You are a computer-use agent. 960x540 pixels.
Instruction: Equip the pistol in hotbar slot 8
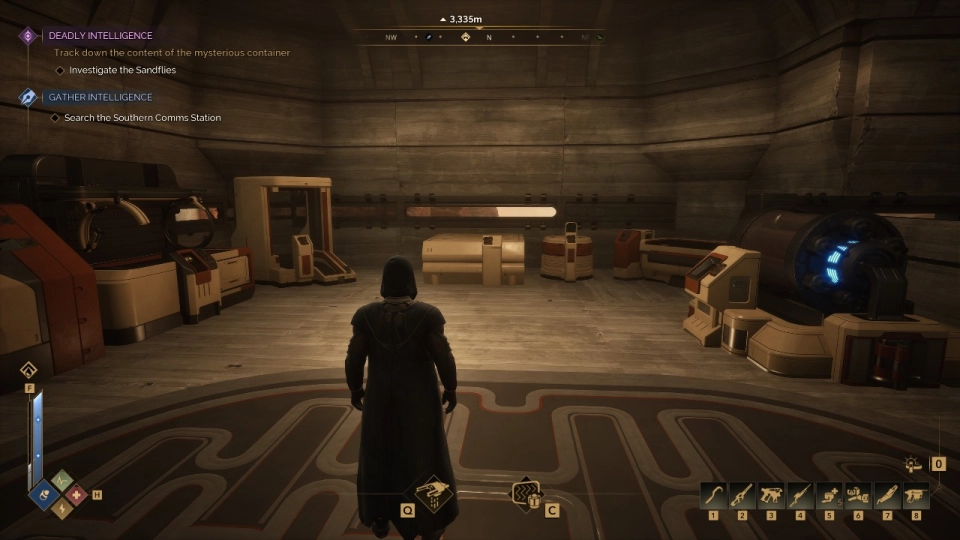click(x=916, y=493)
